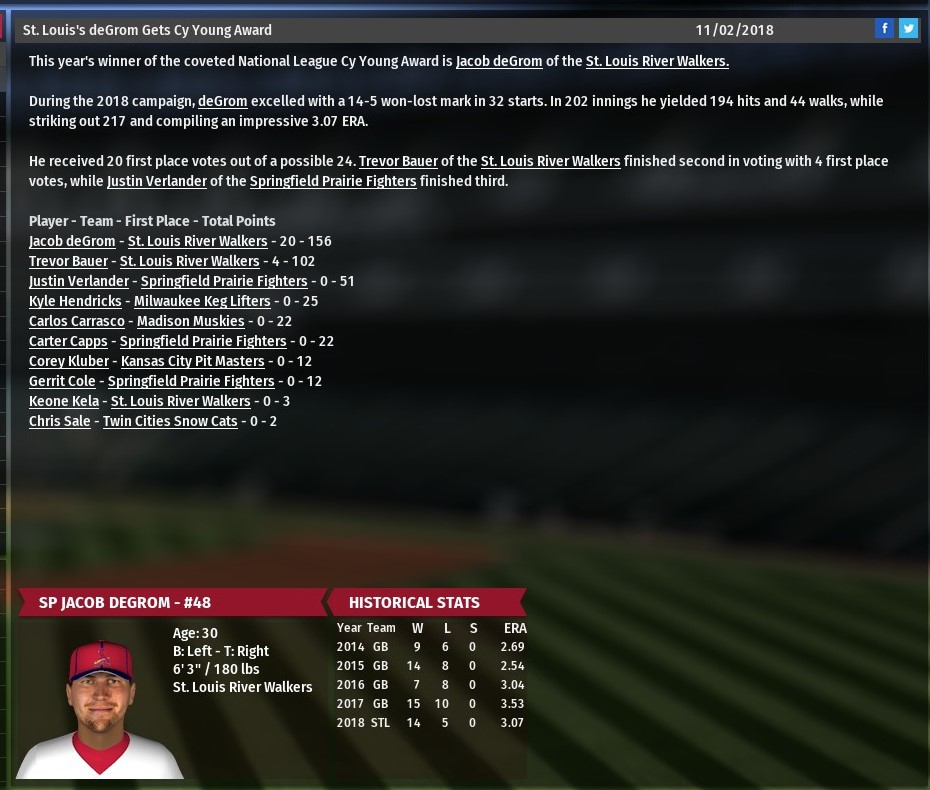Screen dimensions: 930x790
Task: View Carlos Carrasco's player profile
Action: (x=77, y=321)
